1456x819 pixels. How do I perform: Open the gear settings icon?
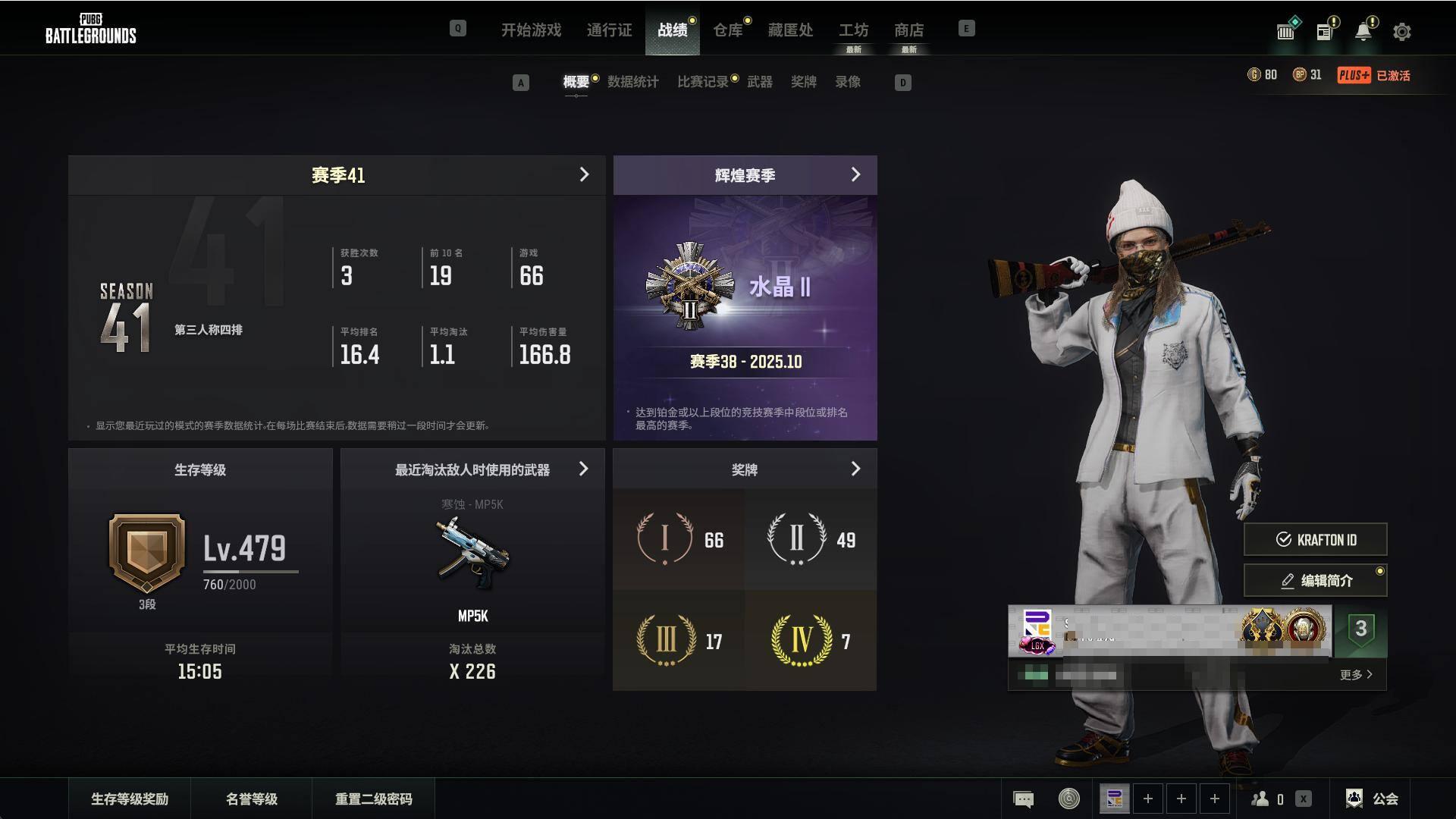click(1401, 32)
